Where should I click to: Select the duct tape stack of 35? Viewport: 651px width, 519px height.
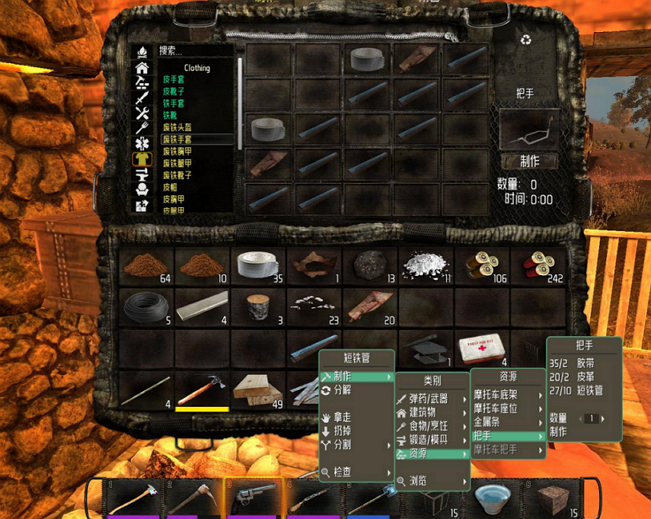coord(258,266)
